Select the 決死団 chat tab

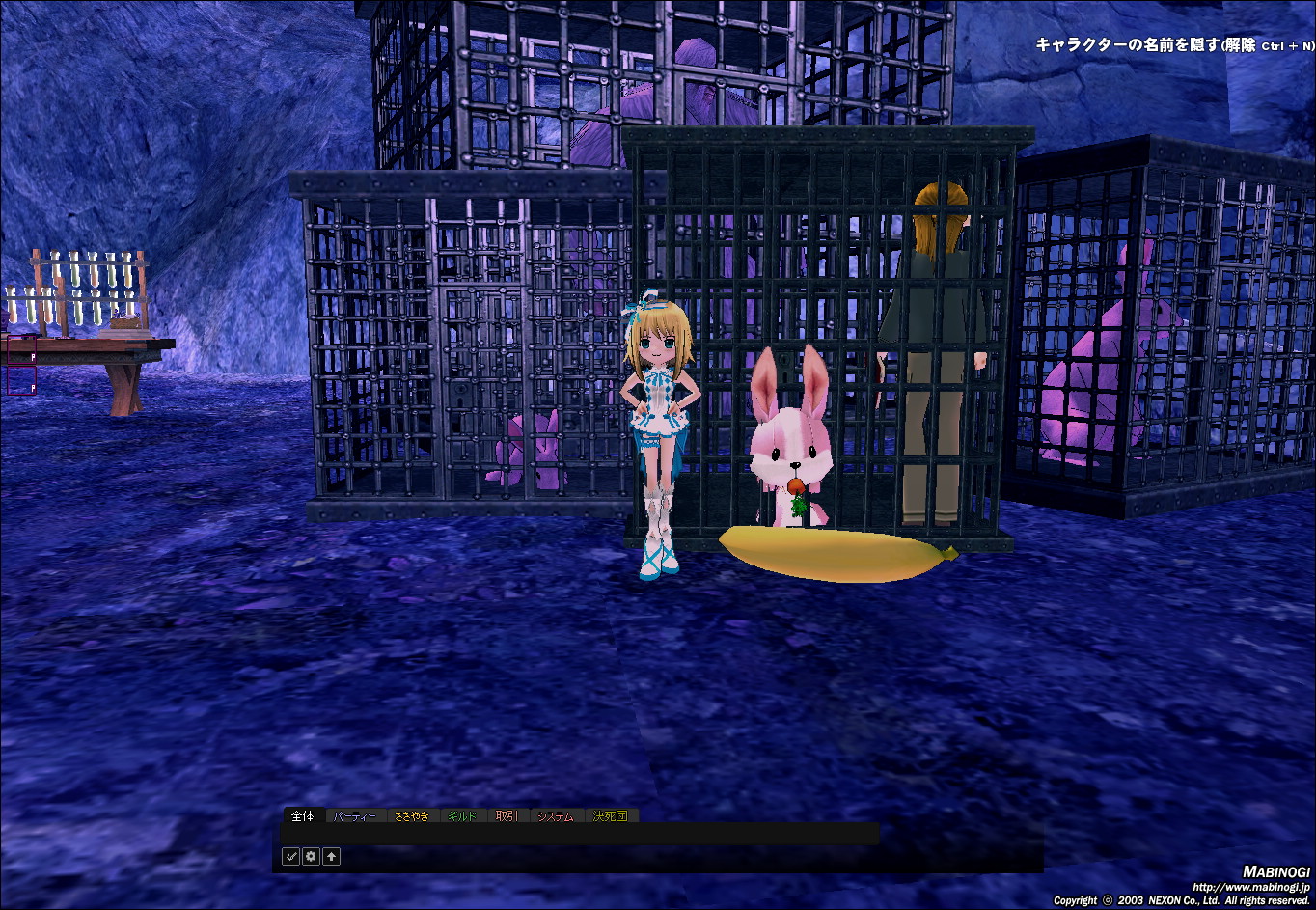click(x=610, y=816)
